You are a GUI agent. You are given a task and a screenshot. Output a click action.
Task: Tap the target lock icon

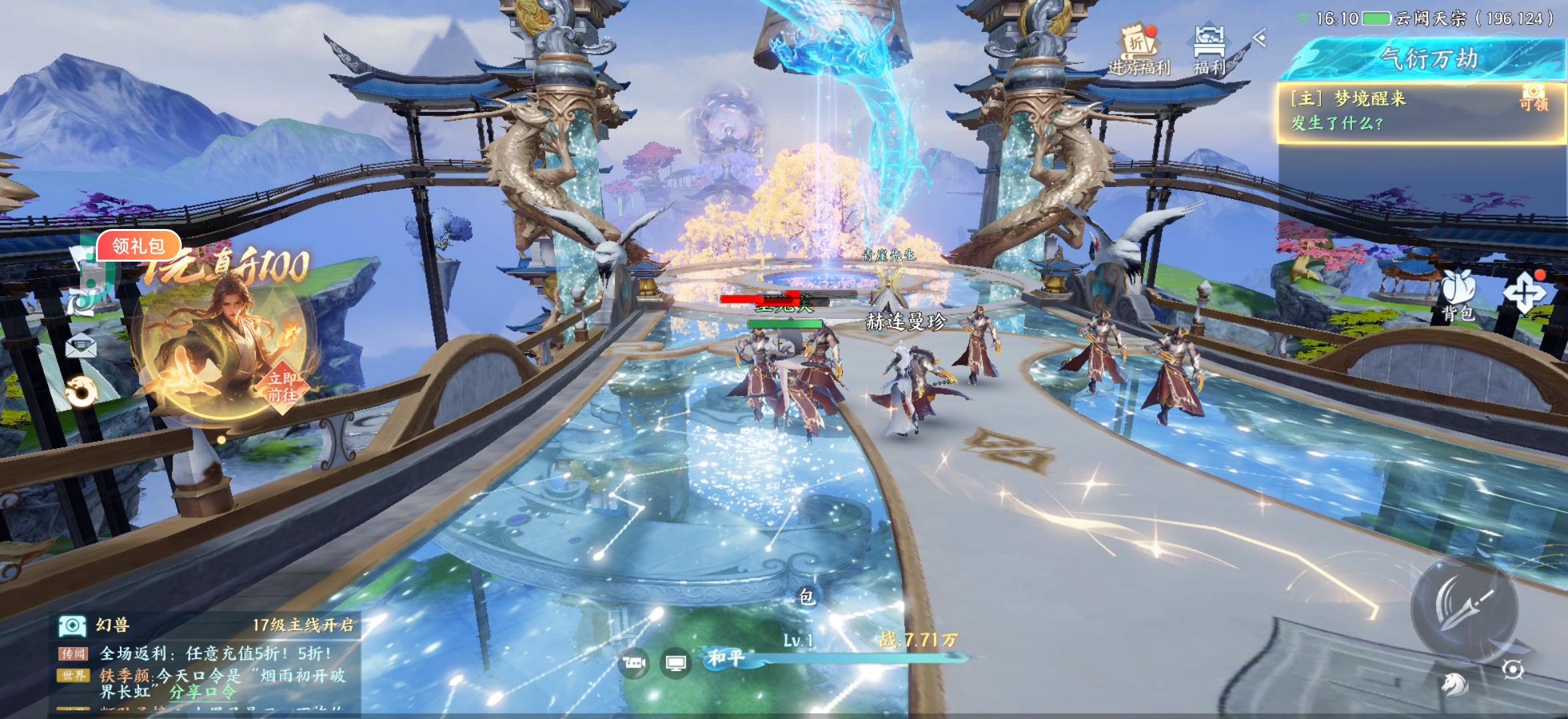tap(1513, 668)
